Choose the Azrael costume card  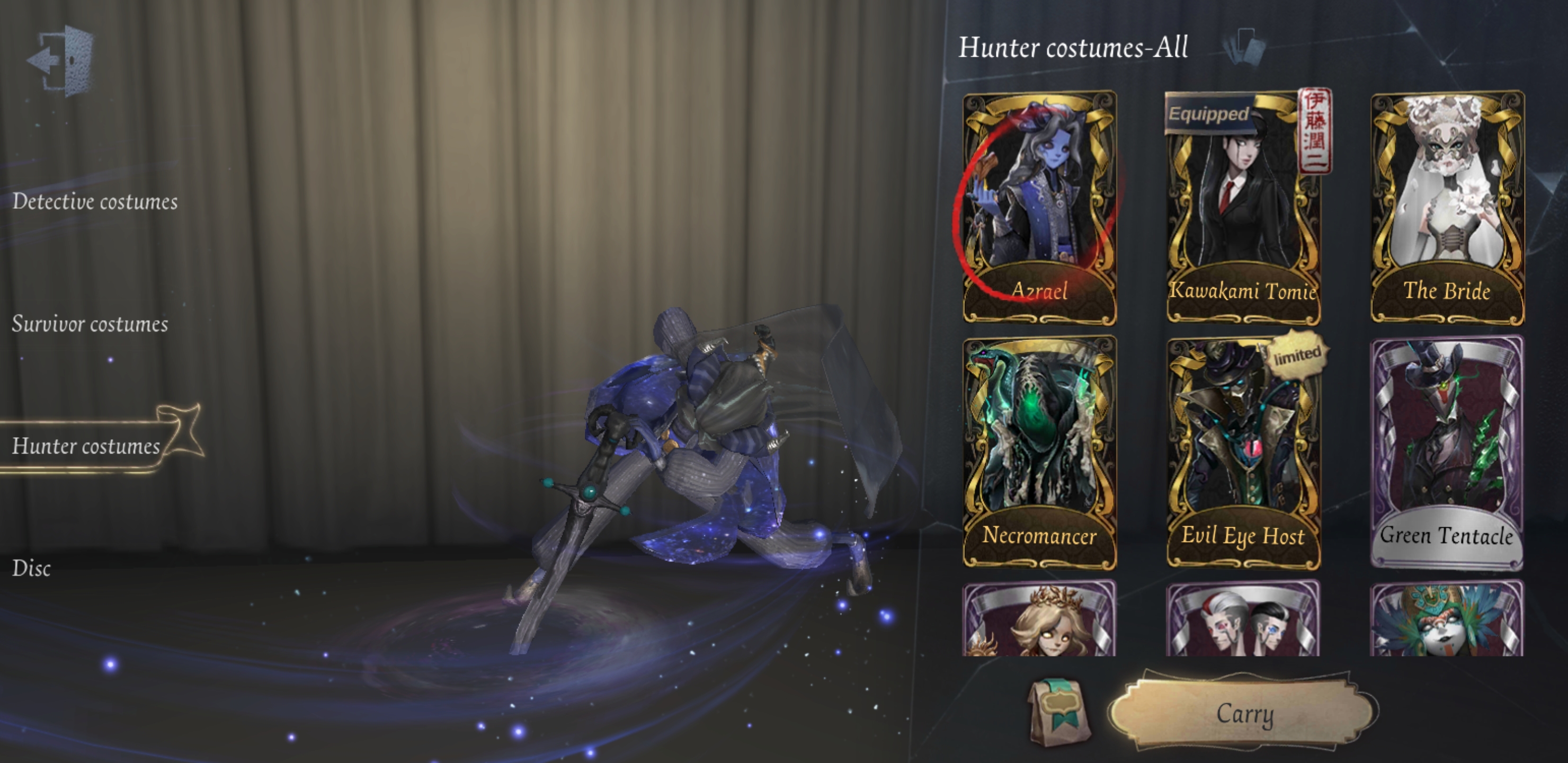tap(1039, 207)
